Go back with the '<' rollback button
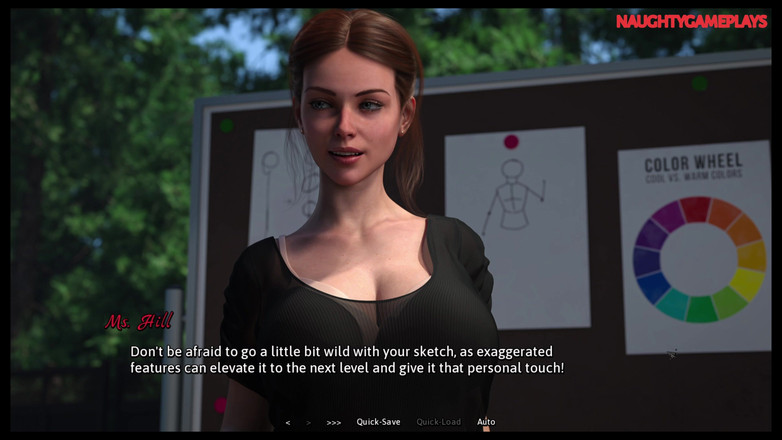The height and width of the screenshot is (440, 782). tap(288, 422)
